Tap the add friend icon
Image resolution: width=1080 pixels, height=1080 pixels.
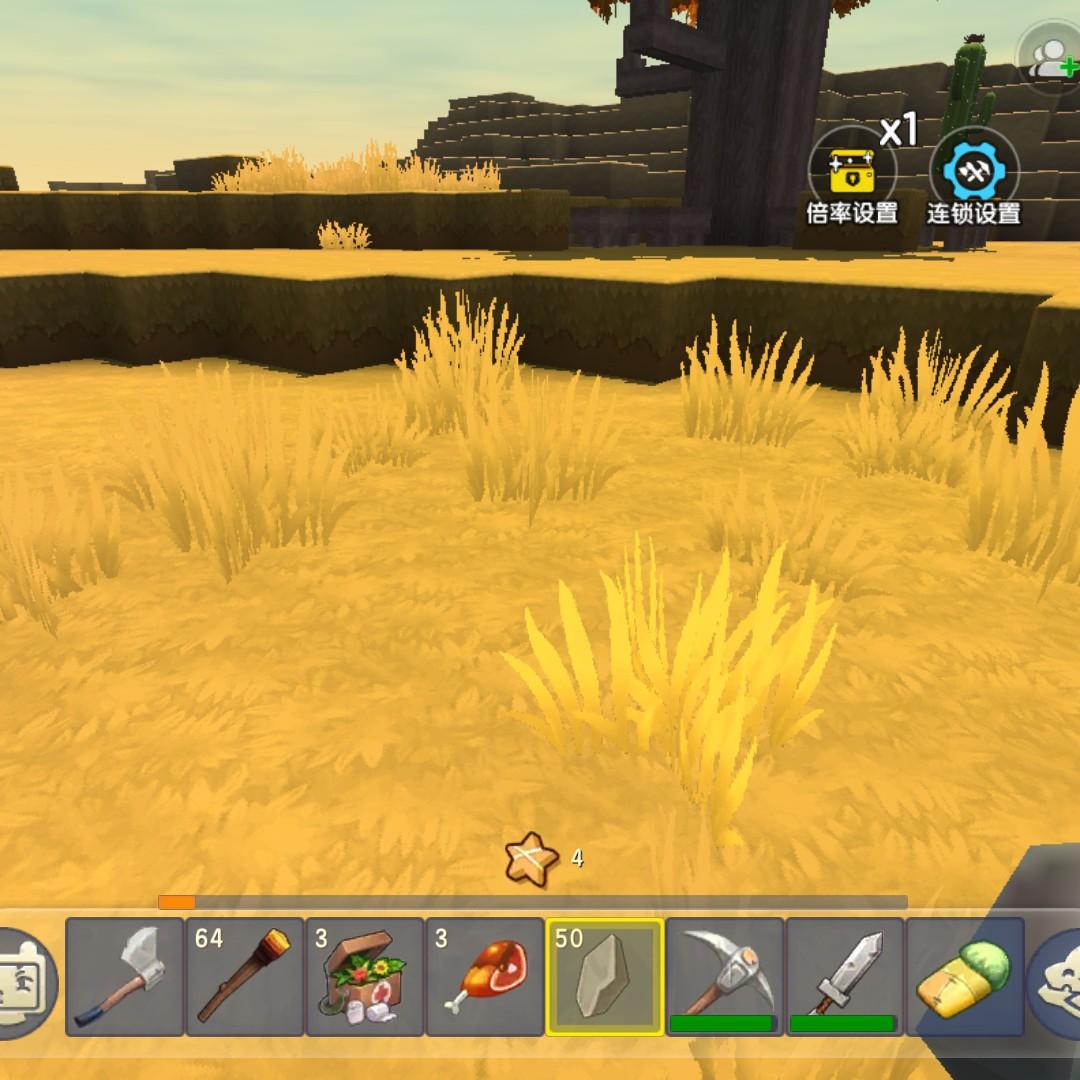[1051, 58]
